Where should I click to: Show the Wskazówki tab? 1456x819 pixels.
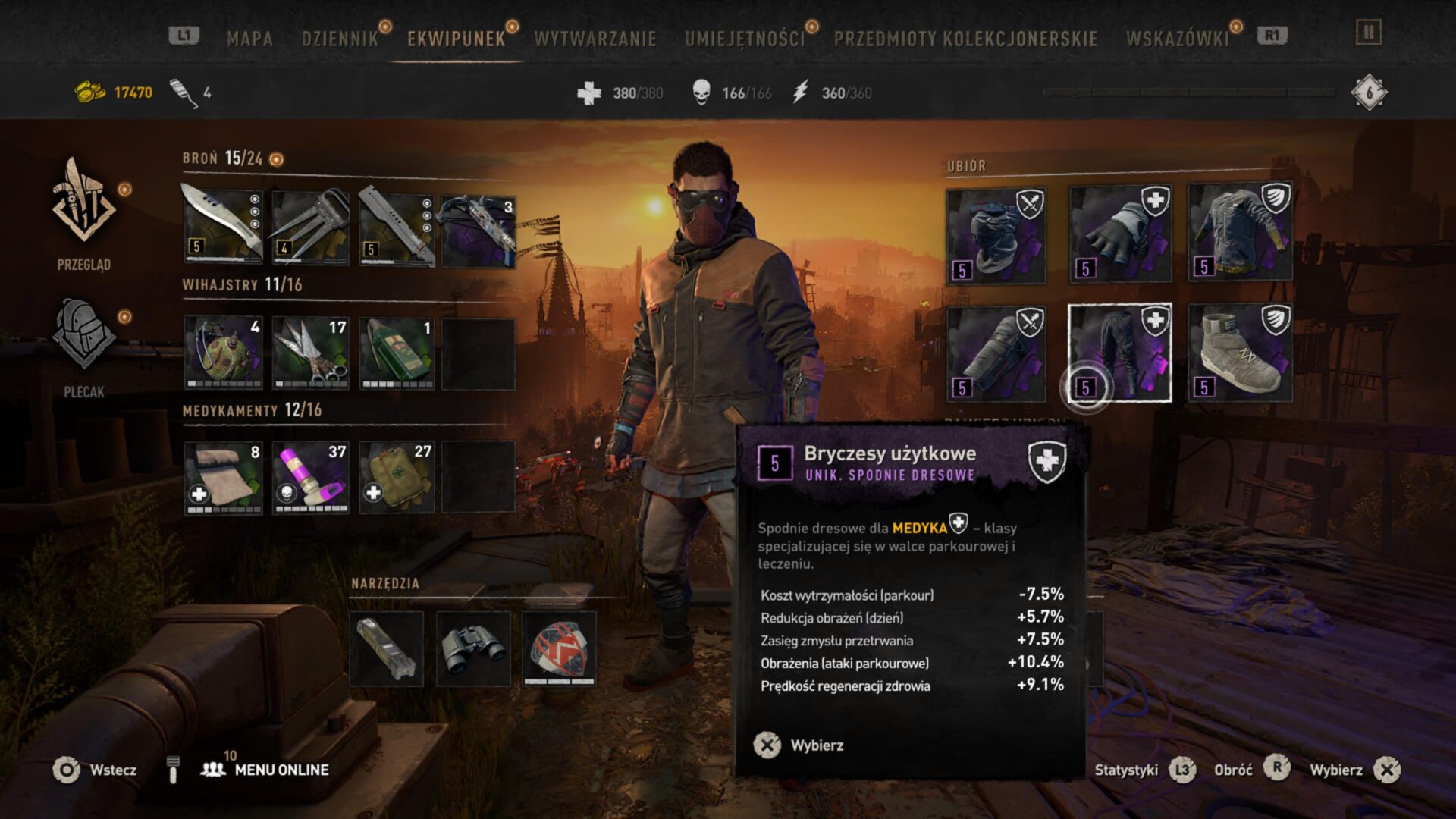click(1177, 39)
